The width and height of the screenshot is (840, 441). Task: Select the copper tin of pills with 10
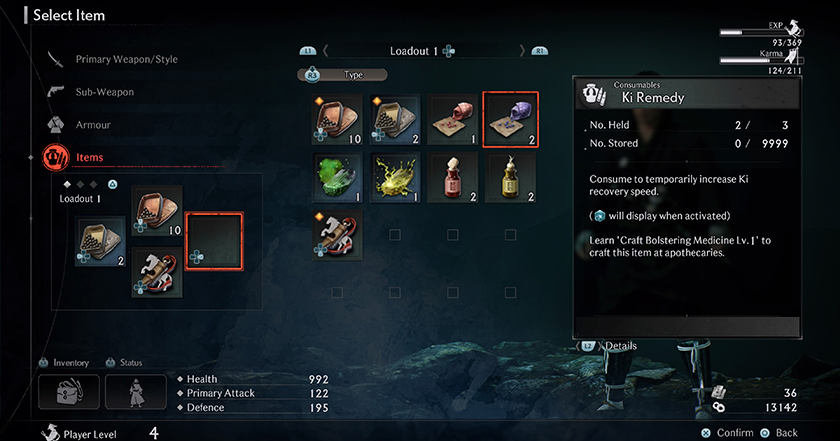(x=337, y=119)
